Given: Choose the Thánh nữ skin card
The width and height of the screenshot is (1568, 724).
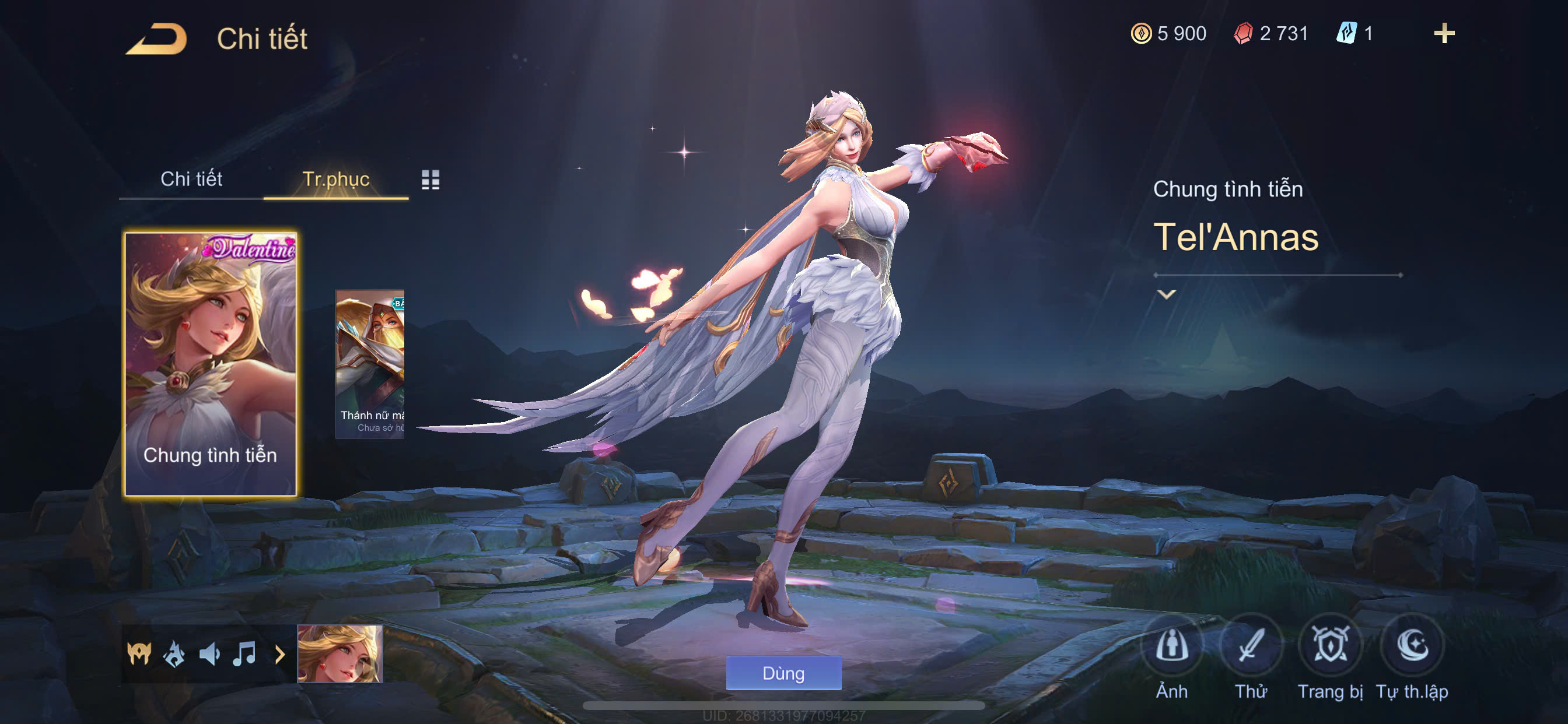Looking at the screenshot, I should (370, 363).
